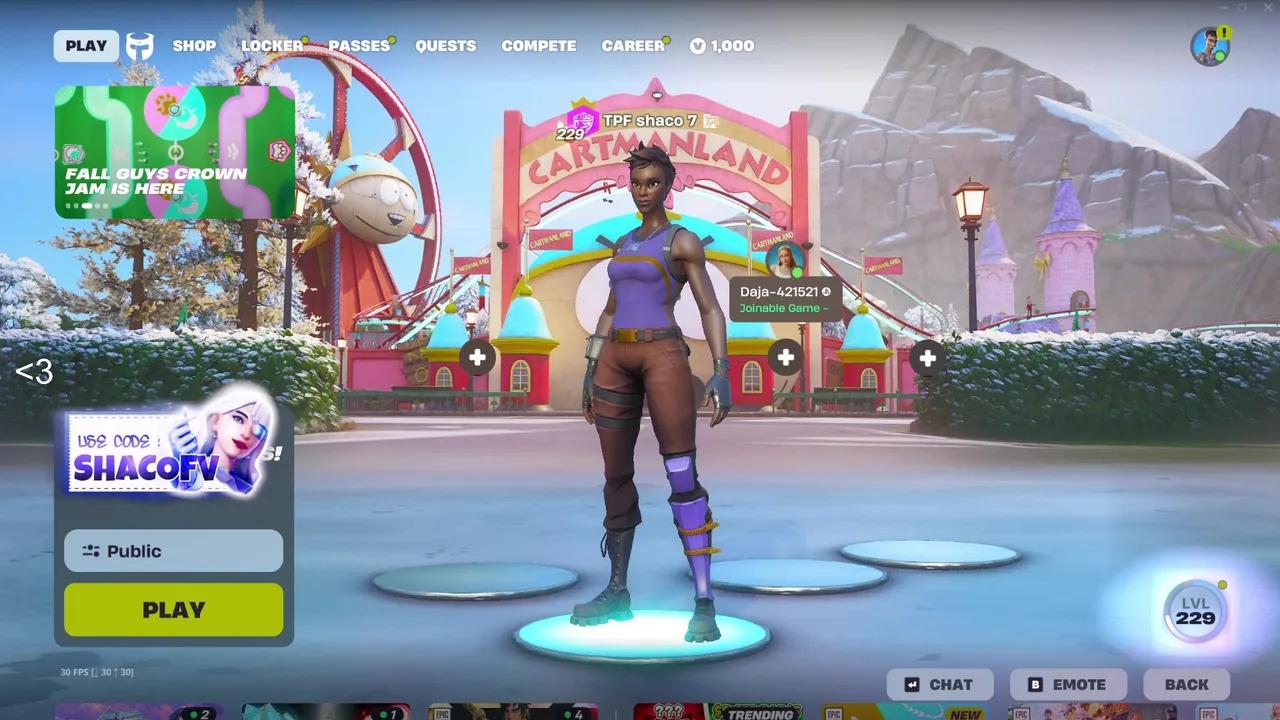Click the rightmost plus slot for party member
This screenshot has height=720, width=1280.
click(x=927, y=356)
